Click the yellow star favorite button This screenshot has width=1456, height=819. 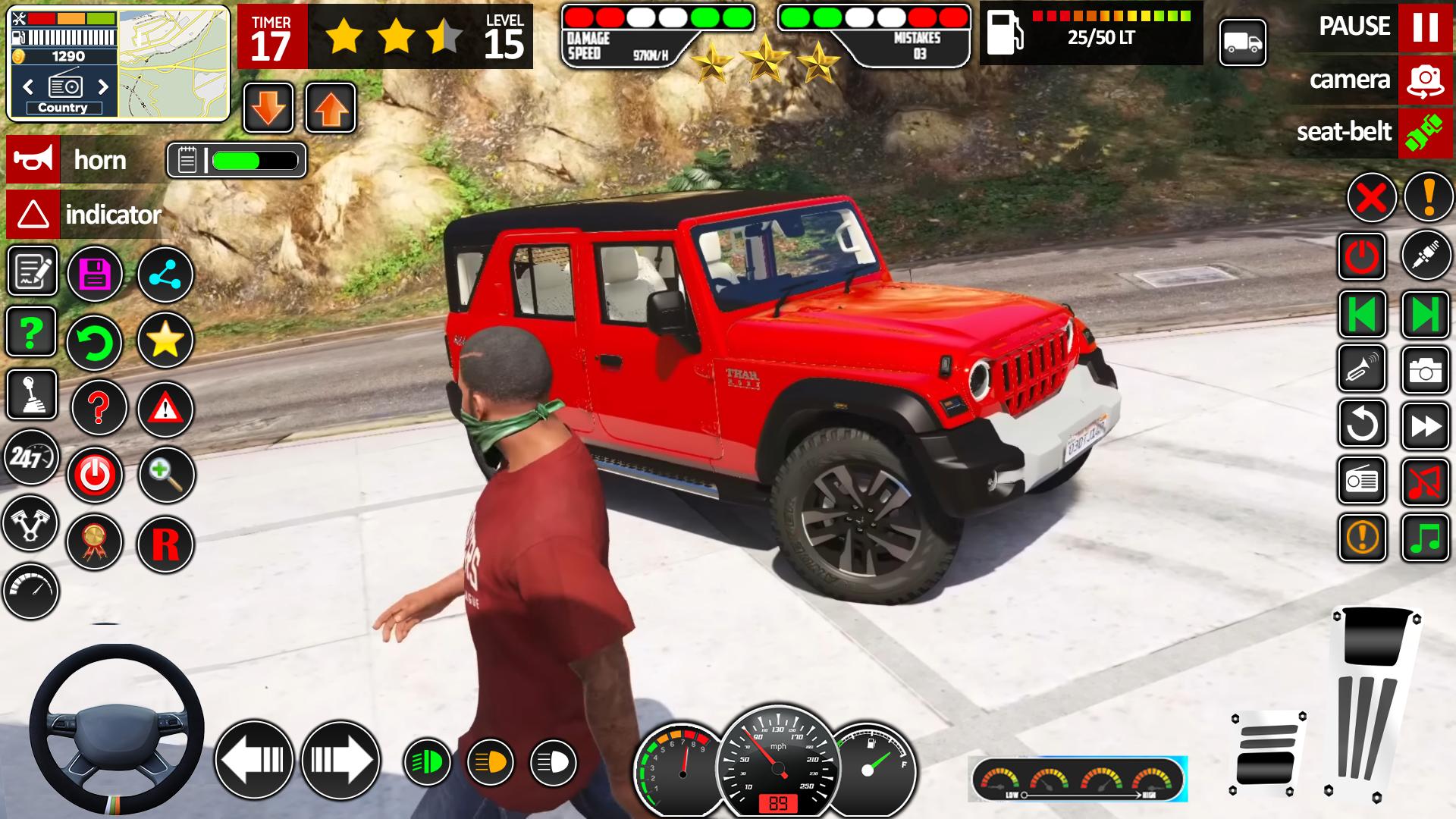click(x=165, y=340)
